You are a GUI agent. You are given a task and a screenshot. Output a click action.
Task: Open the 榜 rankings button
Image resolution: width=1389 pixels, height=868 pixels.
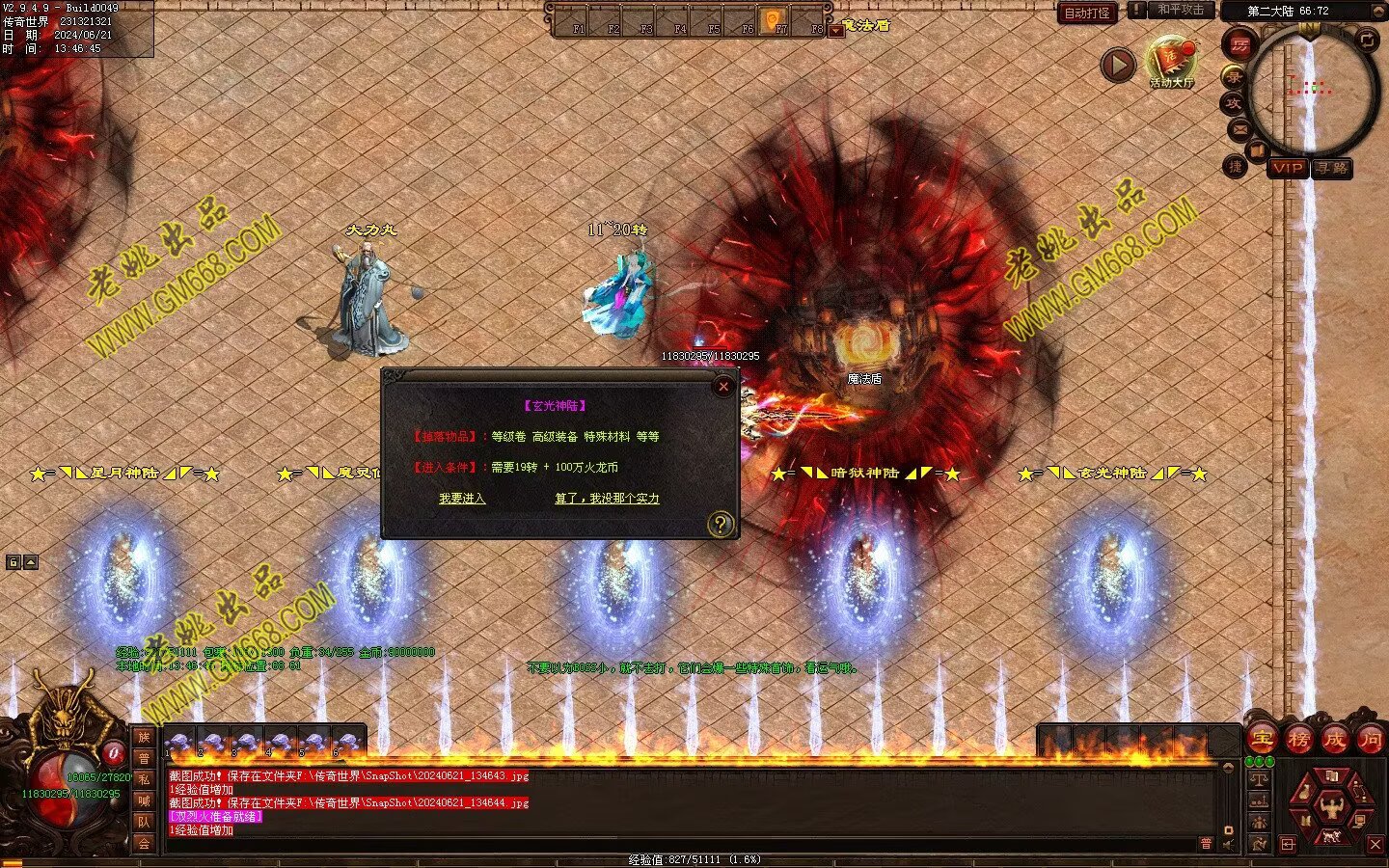[1298, 740]
